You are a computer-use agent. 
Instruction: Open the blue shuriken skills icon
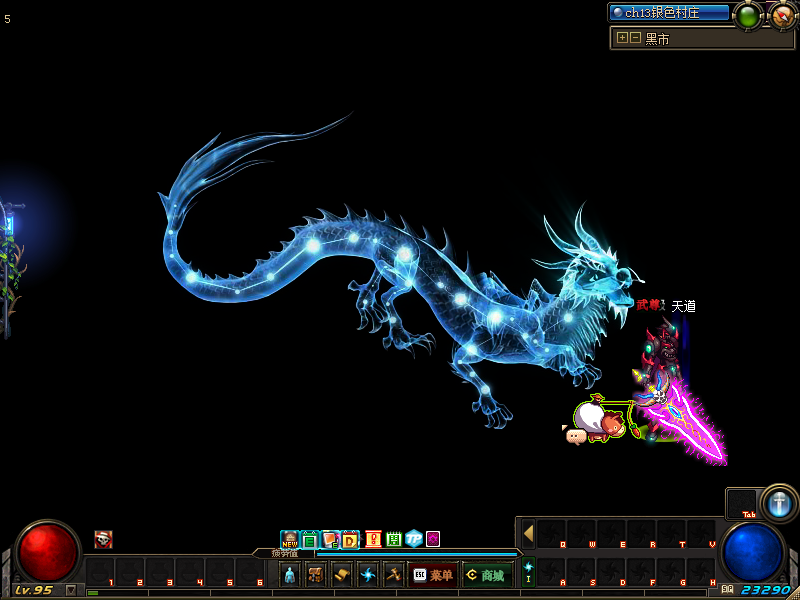pyautogui.click(x=368, y=575)
